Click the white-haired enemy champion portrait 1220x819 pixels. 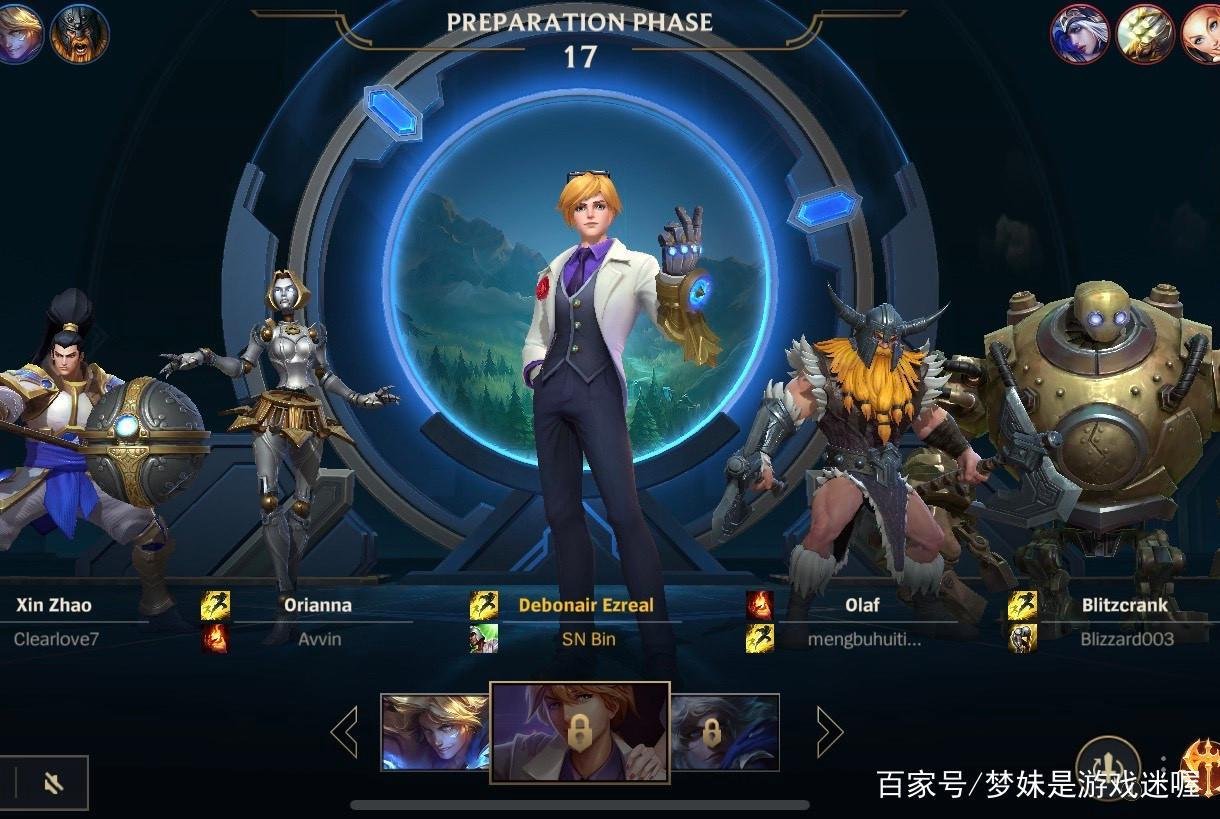coord(1079,33)
